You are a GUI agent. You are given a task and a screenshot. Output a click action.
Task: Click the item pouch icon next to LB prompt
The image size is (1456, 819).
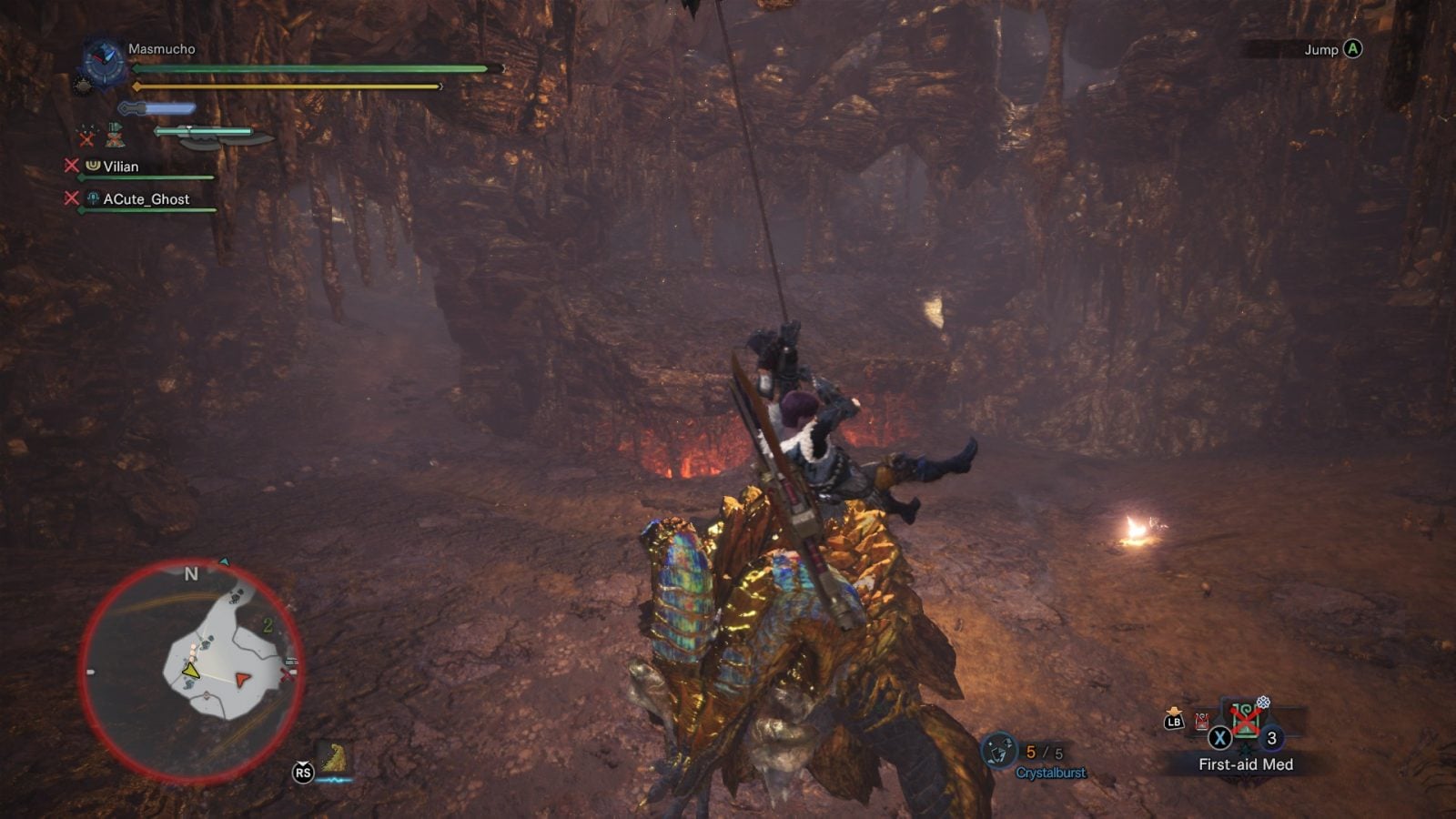1201,721
